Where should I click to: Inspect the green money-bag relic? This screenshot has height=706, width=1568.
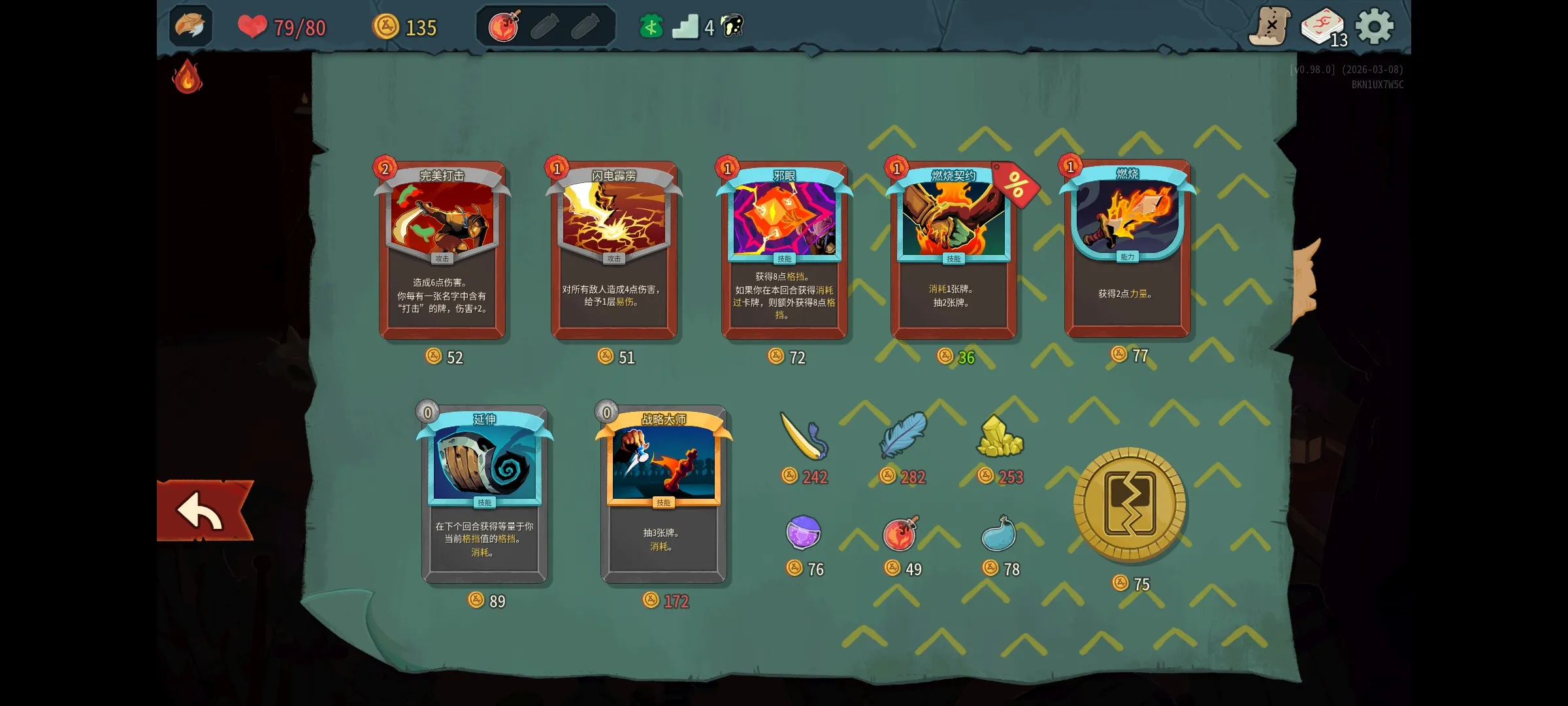pos(650,26)
